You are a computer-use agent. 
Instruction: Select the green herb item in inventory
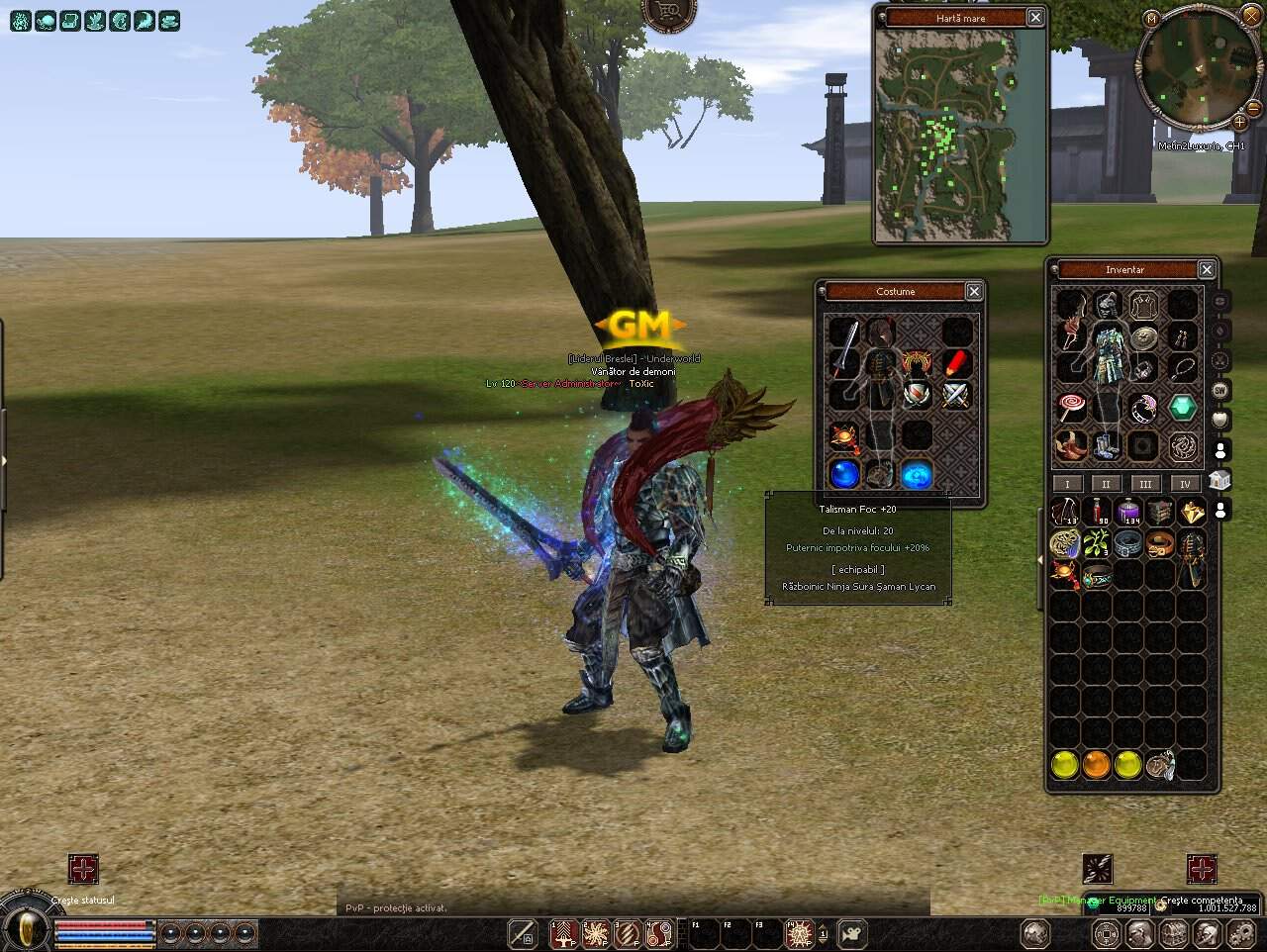(x=1097, y=542)
